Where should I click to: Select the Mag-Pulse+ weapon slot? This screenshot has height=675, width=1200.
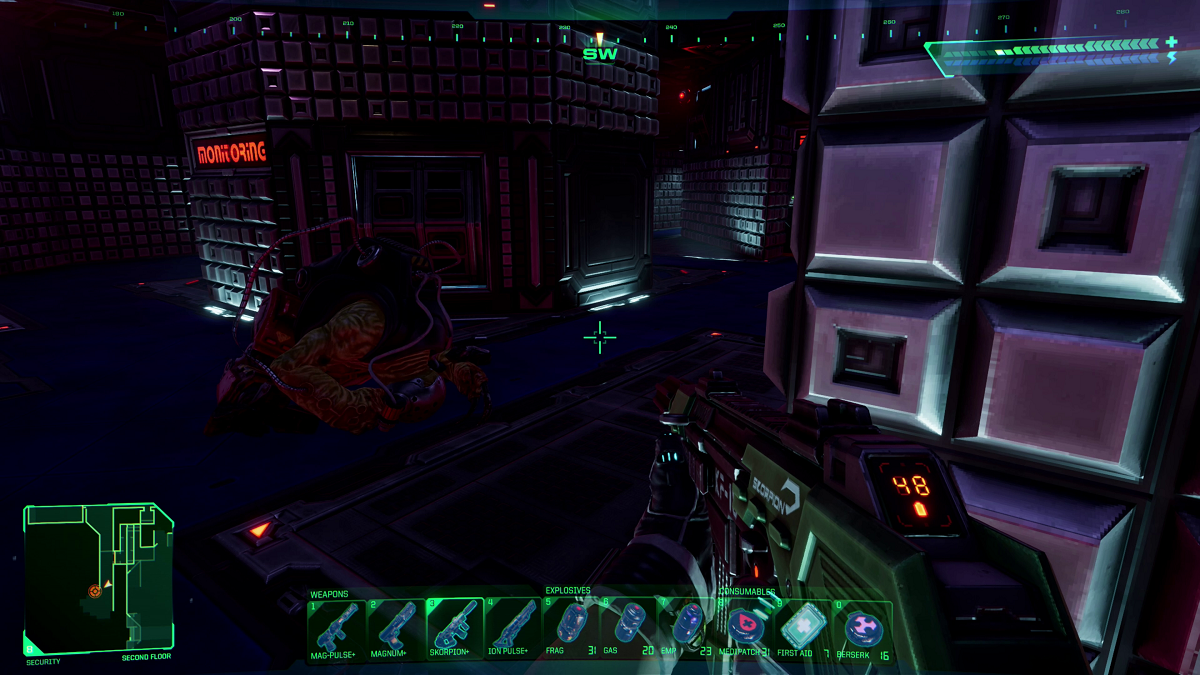coord(338,627)
